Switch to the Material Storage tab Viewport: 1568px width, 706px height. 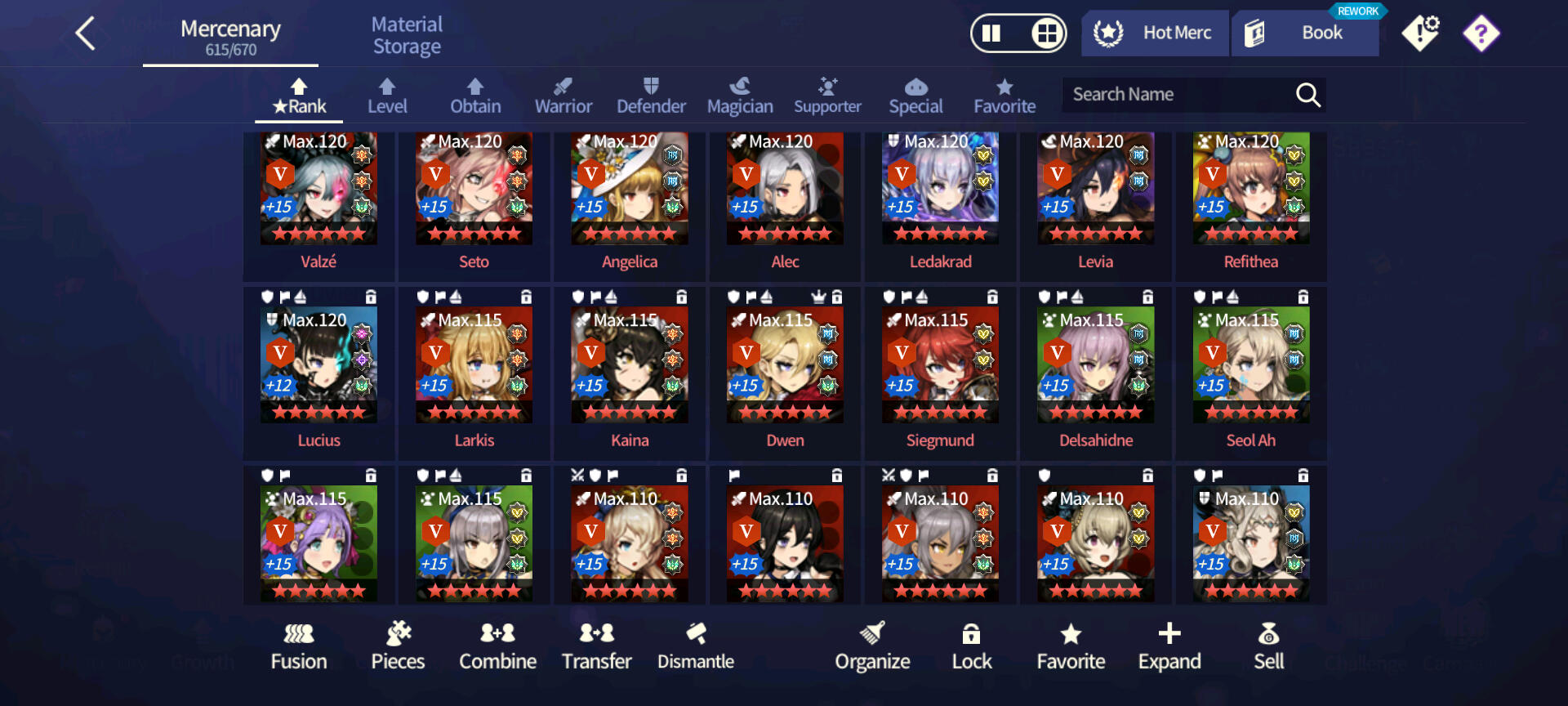click(x=407, y=36)
